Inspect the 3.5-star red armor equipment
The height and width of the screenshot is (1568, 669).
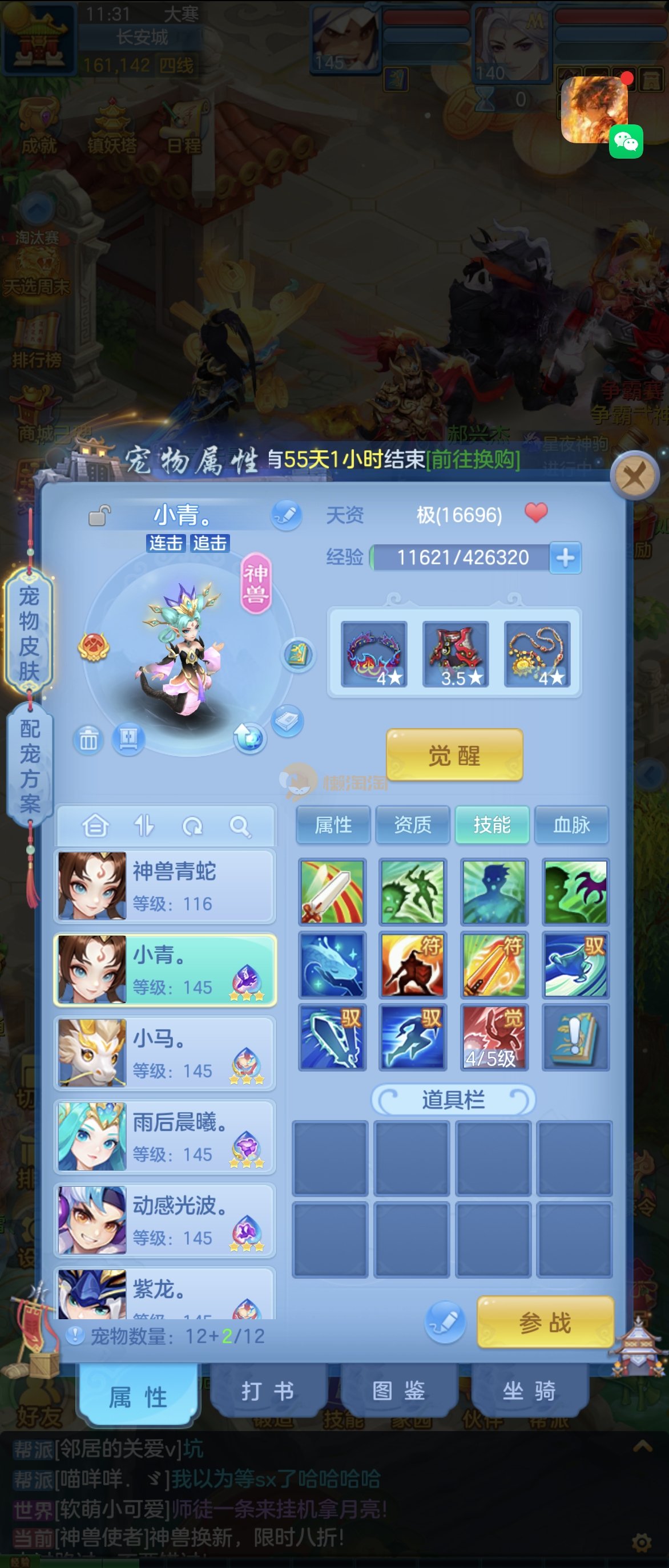point(456,654)
